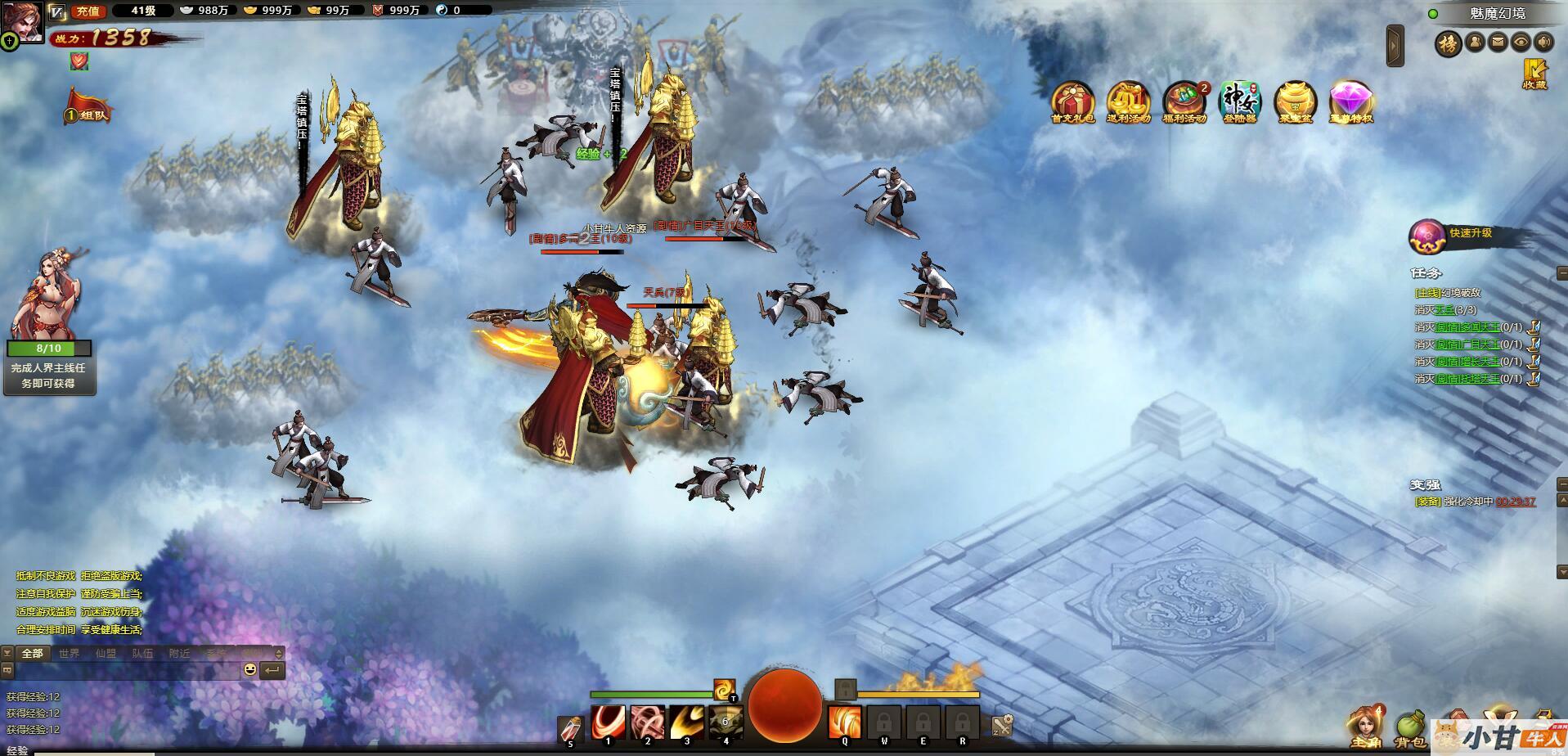This screenshot has height=756, width=1568.
Task: Click the 组队 team flag icon
Action: tap(88, 108)
